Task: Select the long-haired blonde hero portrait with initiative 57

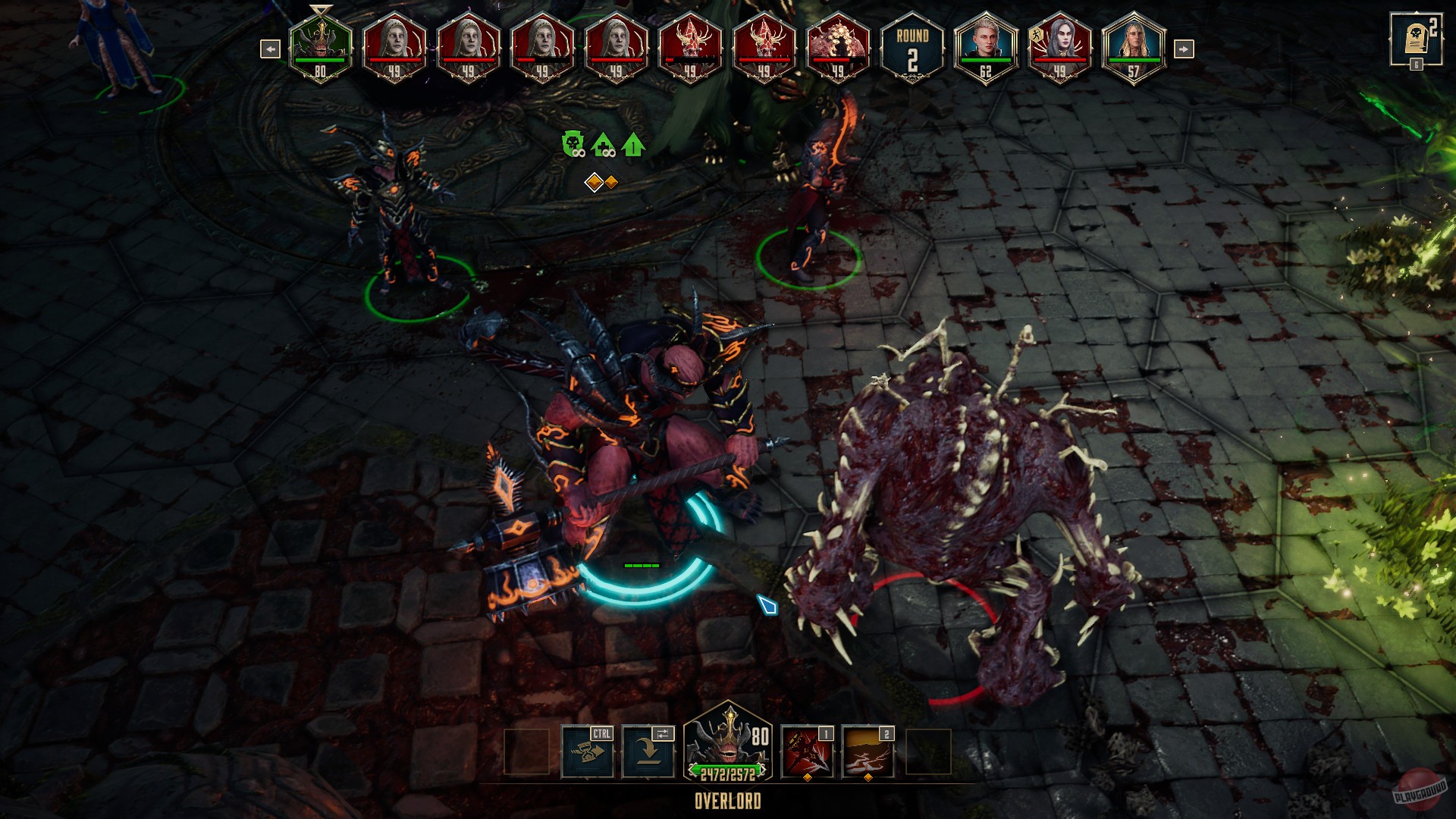Action: click(1133, 47)
